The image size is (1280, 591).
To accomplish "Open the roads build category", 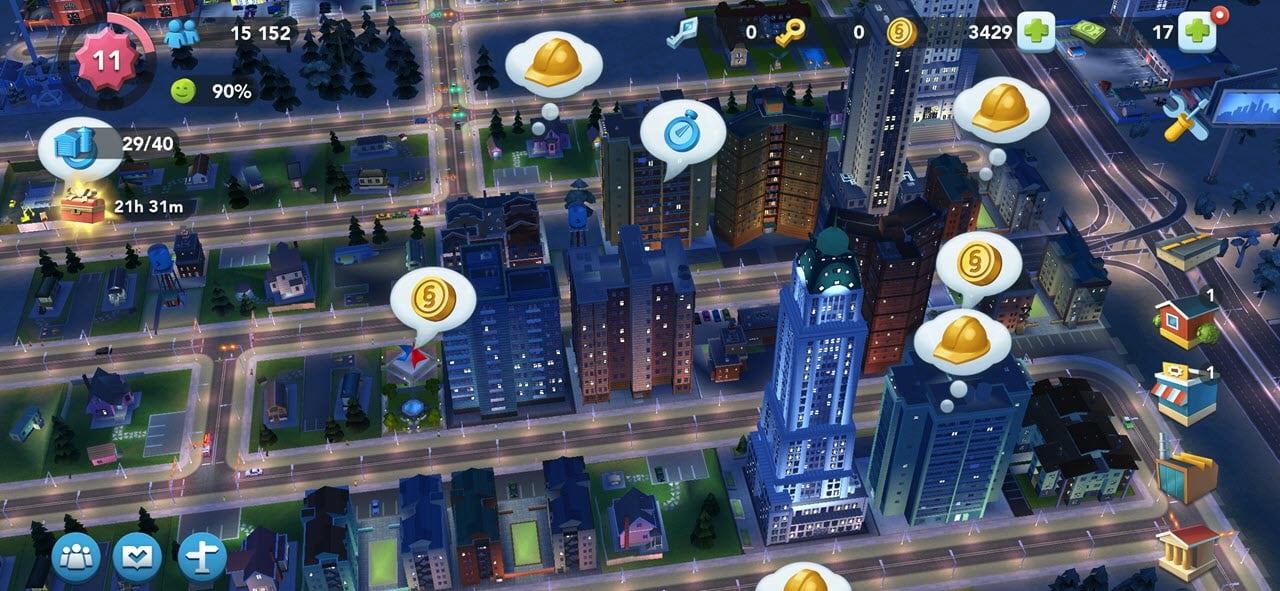I will [1190, 250].
